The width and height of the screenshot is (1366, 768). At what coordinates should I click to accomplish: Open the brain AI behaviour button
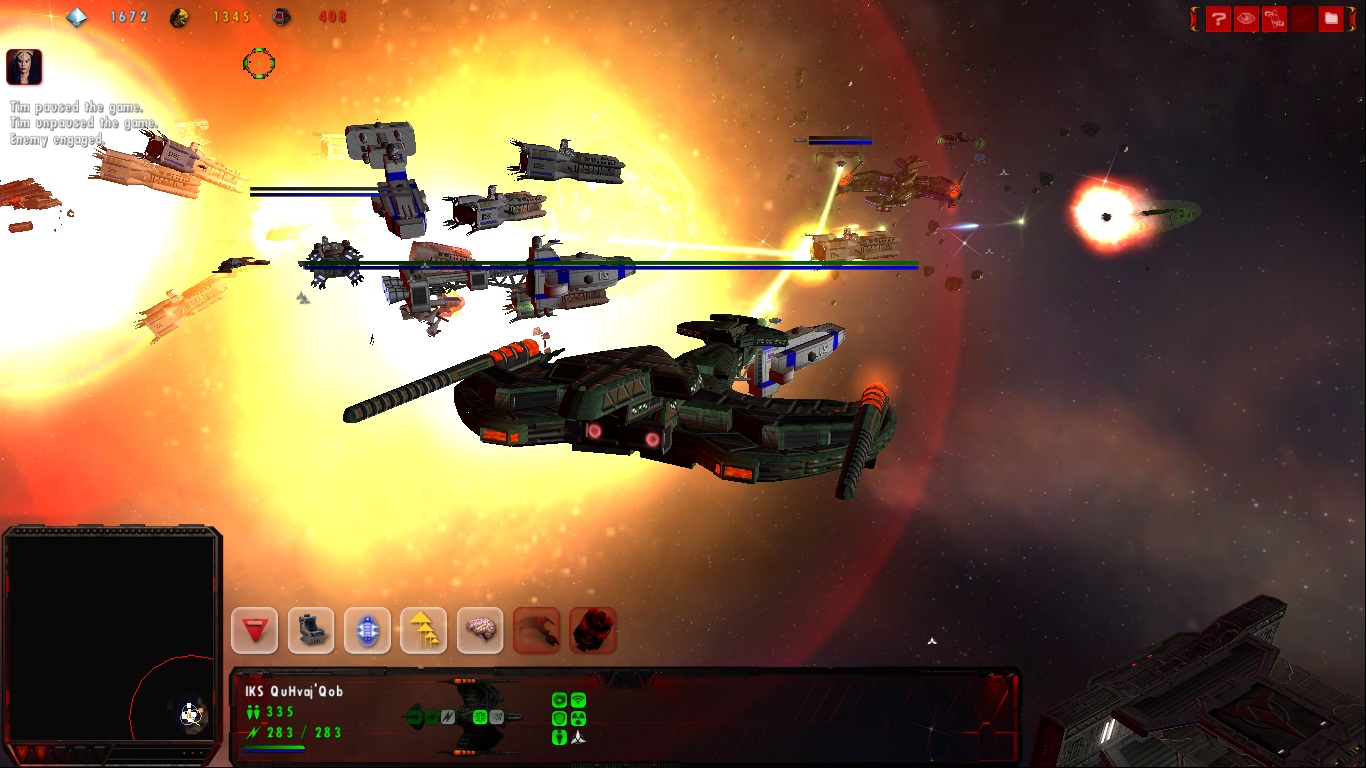[480, 631]
